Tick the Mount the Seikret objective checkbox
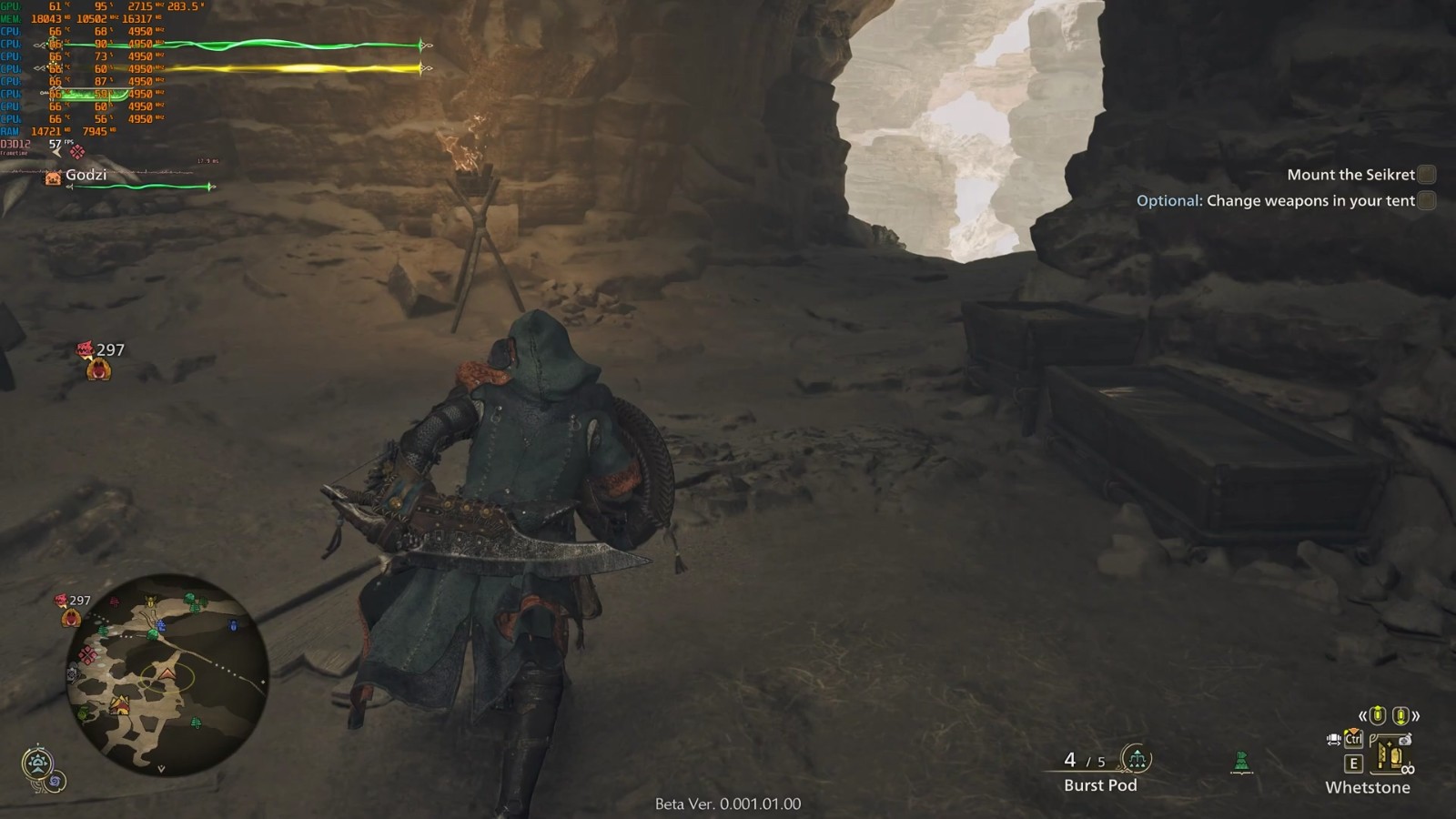This screenshot has width=1456, height=819. pyautogui.click(x=1427, y=175)
